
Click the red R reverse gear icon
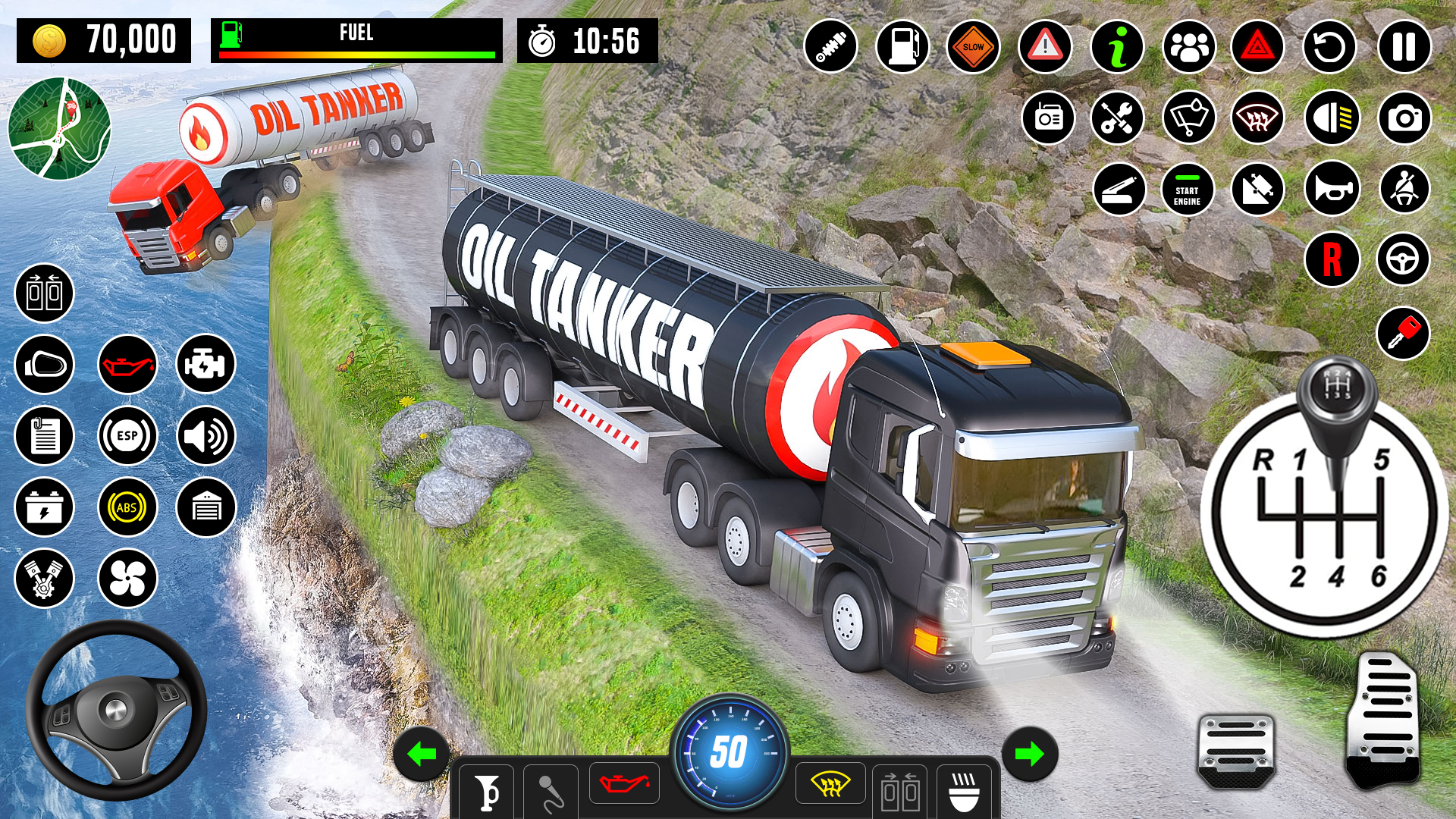point(1332,259)
